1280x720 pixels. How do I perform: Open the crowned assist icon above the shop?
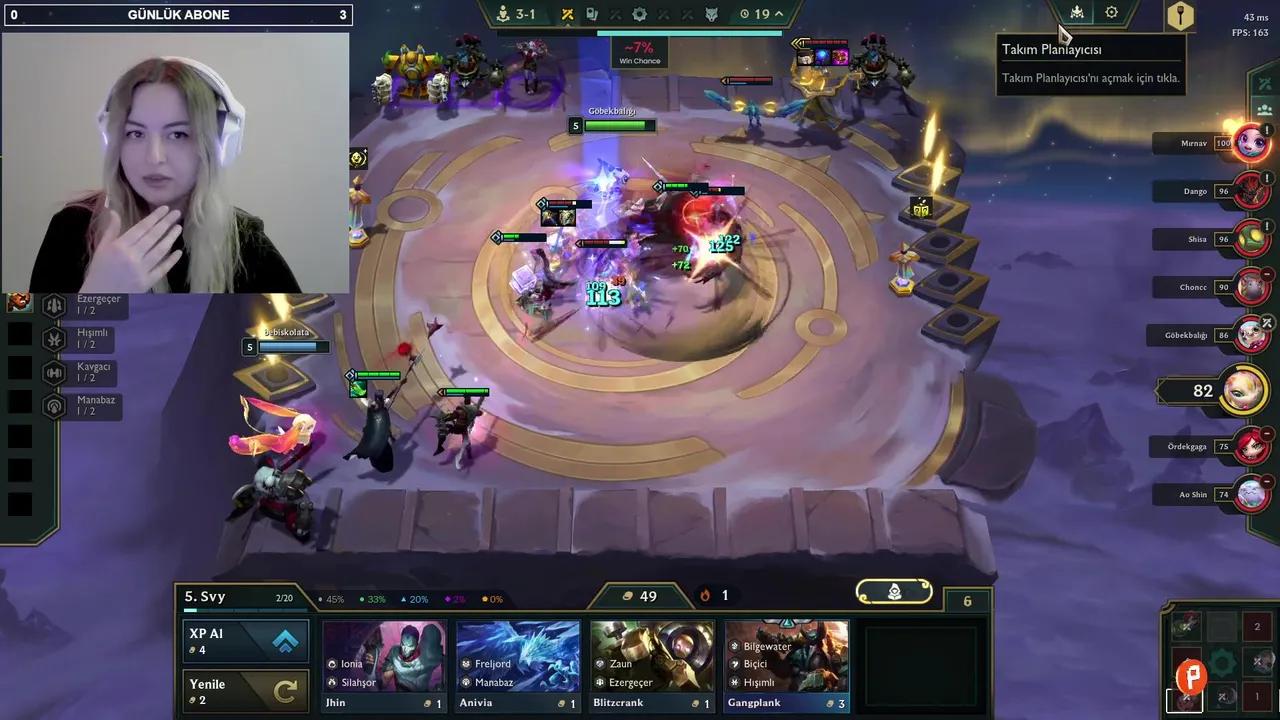tap(894, 591)
